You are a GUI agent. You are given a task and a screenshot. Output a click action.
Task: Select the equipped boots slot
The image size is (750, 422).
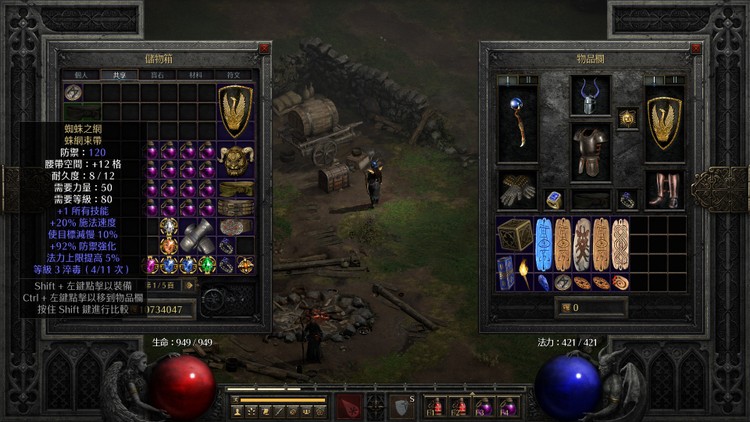[663, 190]
